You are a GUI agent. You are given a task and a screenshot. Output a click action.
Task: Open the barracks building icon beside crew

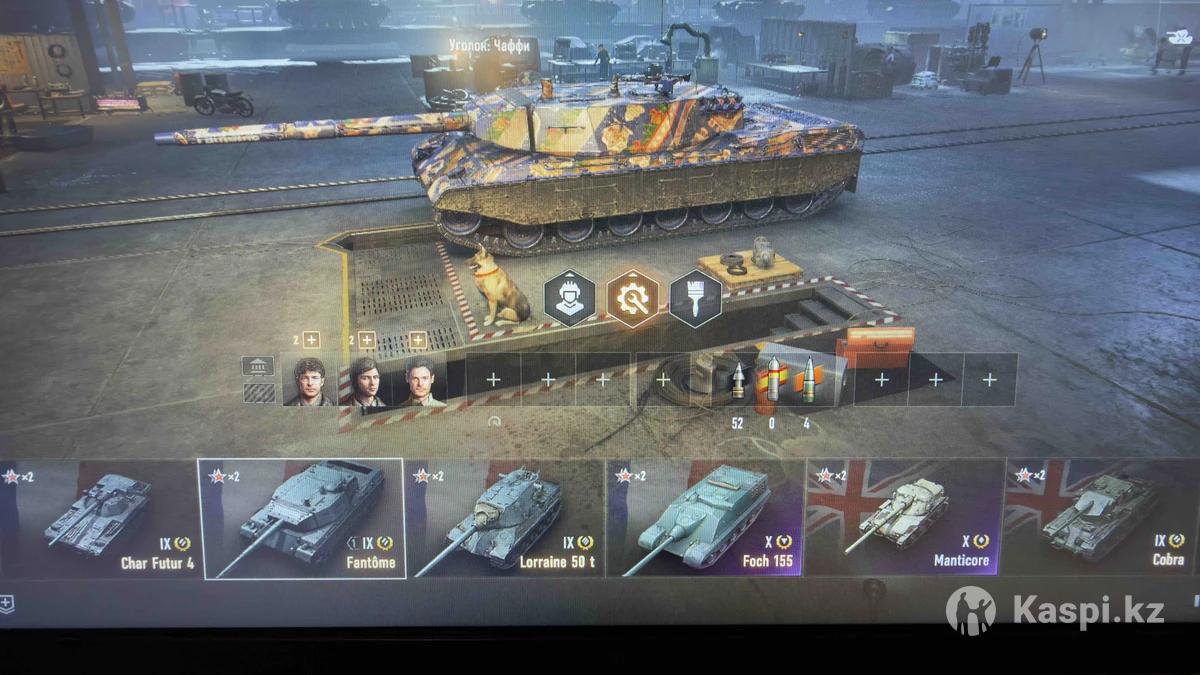258,366
